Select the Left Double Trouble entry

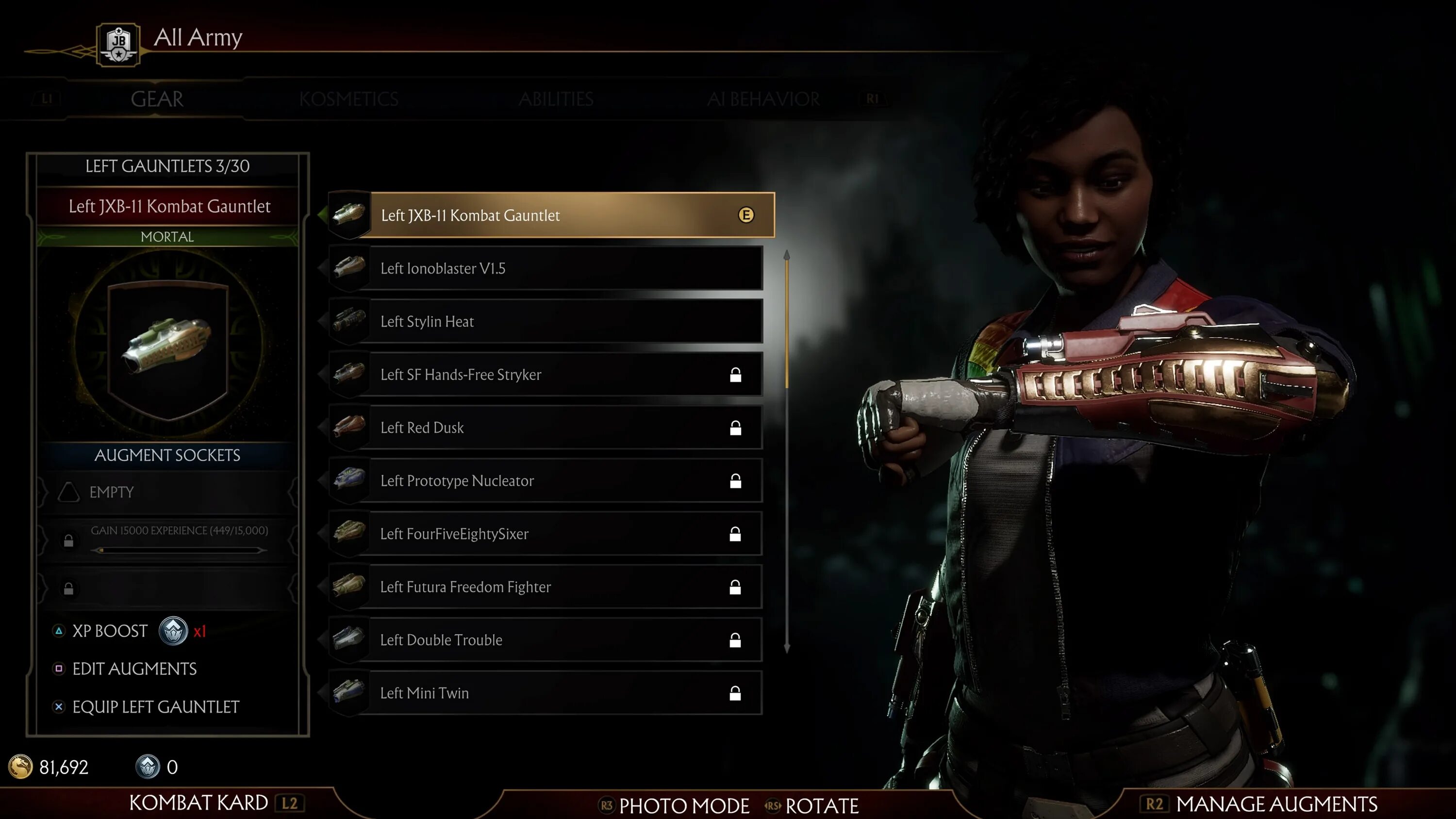click(x=546, y=640)
